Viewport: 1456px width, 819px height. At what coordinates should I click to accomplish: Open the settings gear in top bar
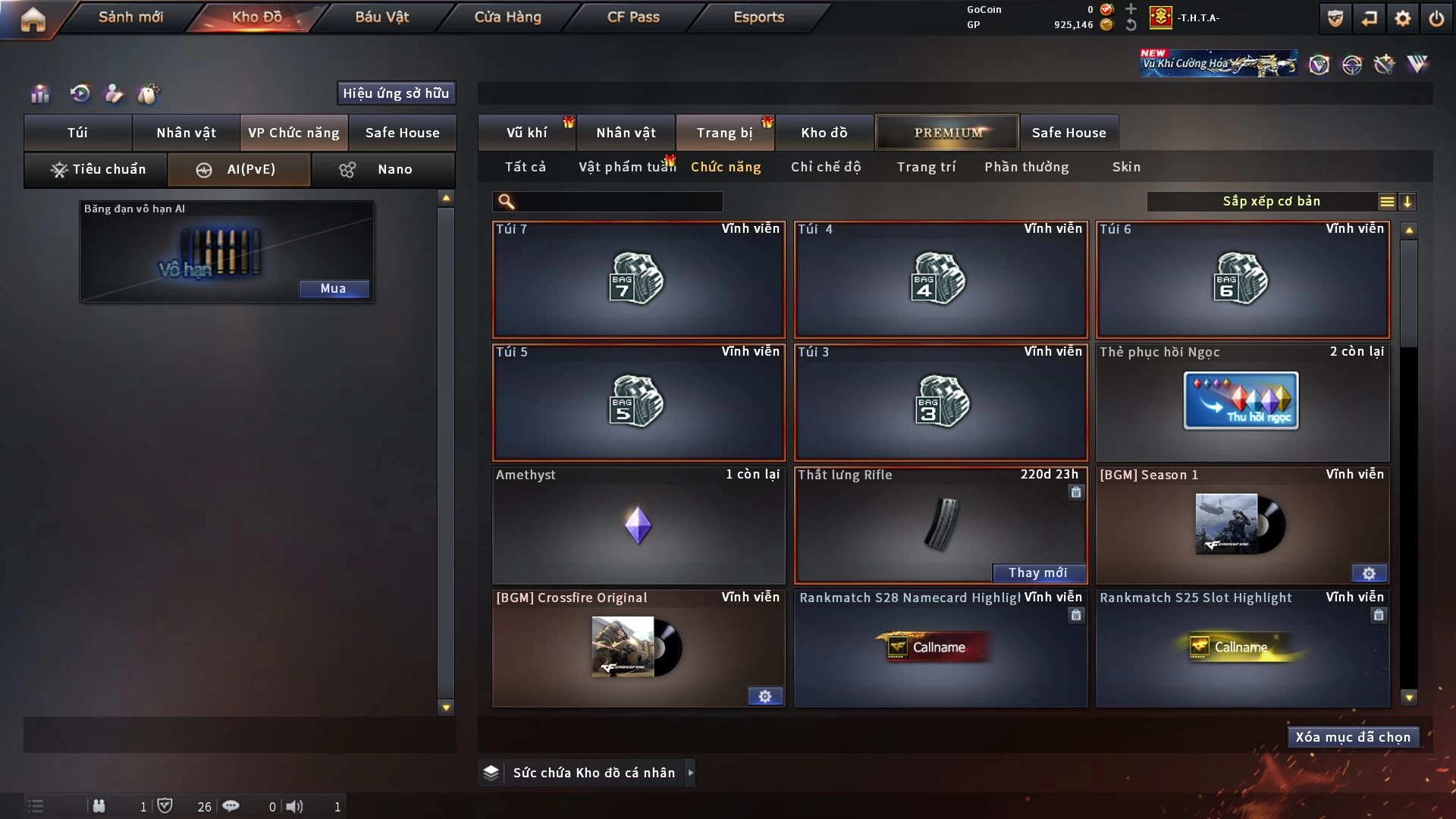pyautogui.click(x=1403, y=18)
